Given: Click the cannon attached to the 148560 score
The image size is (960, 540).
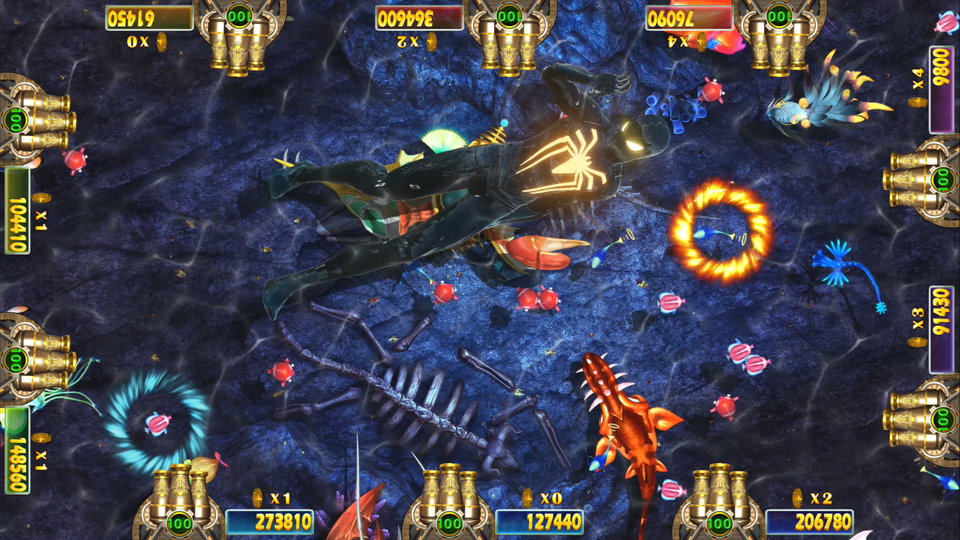Looking at the screenshot, I should (x=42, y=360).
